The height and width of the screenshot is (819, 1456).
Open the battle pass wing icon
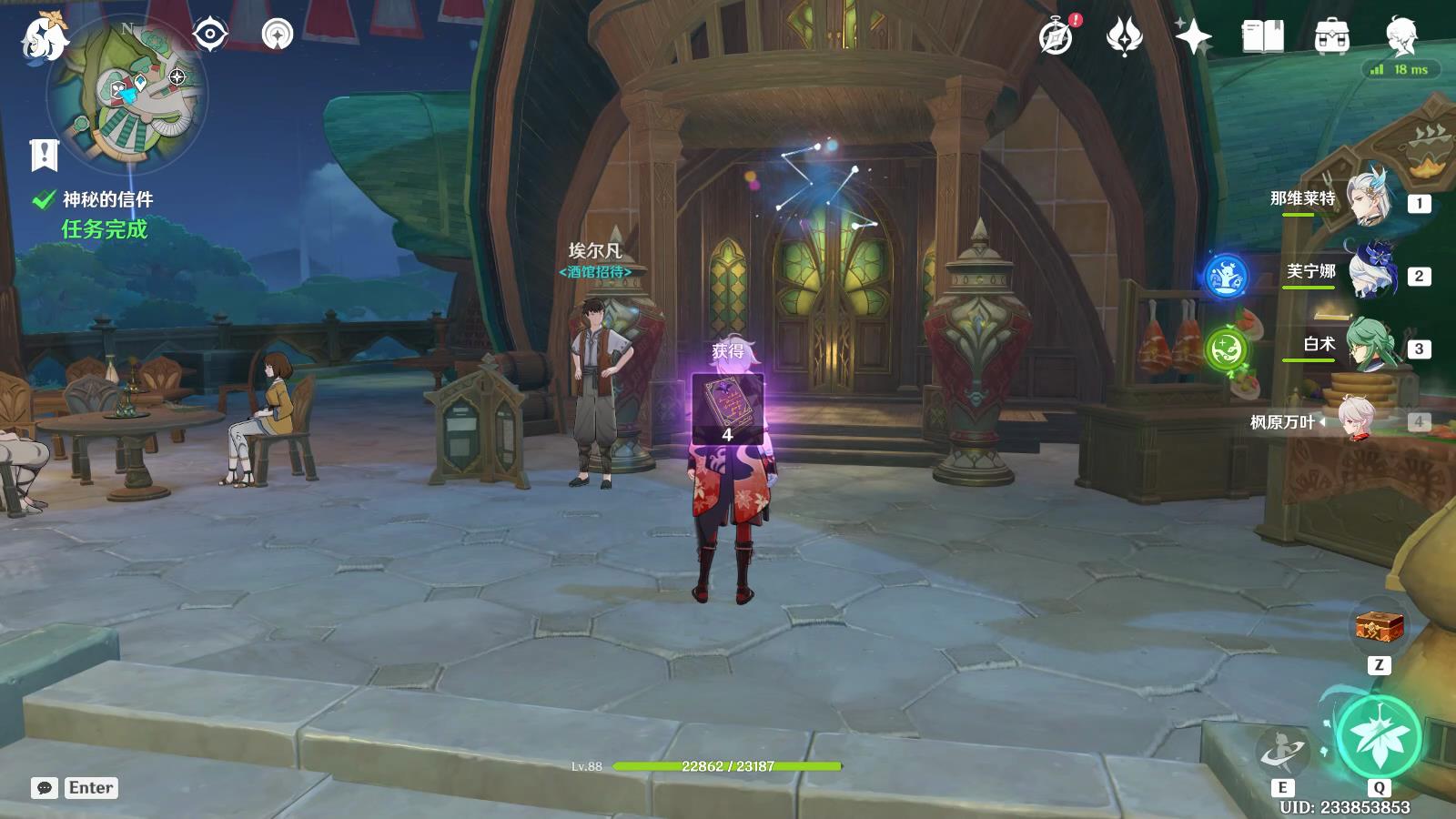click(1124, 36)
